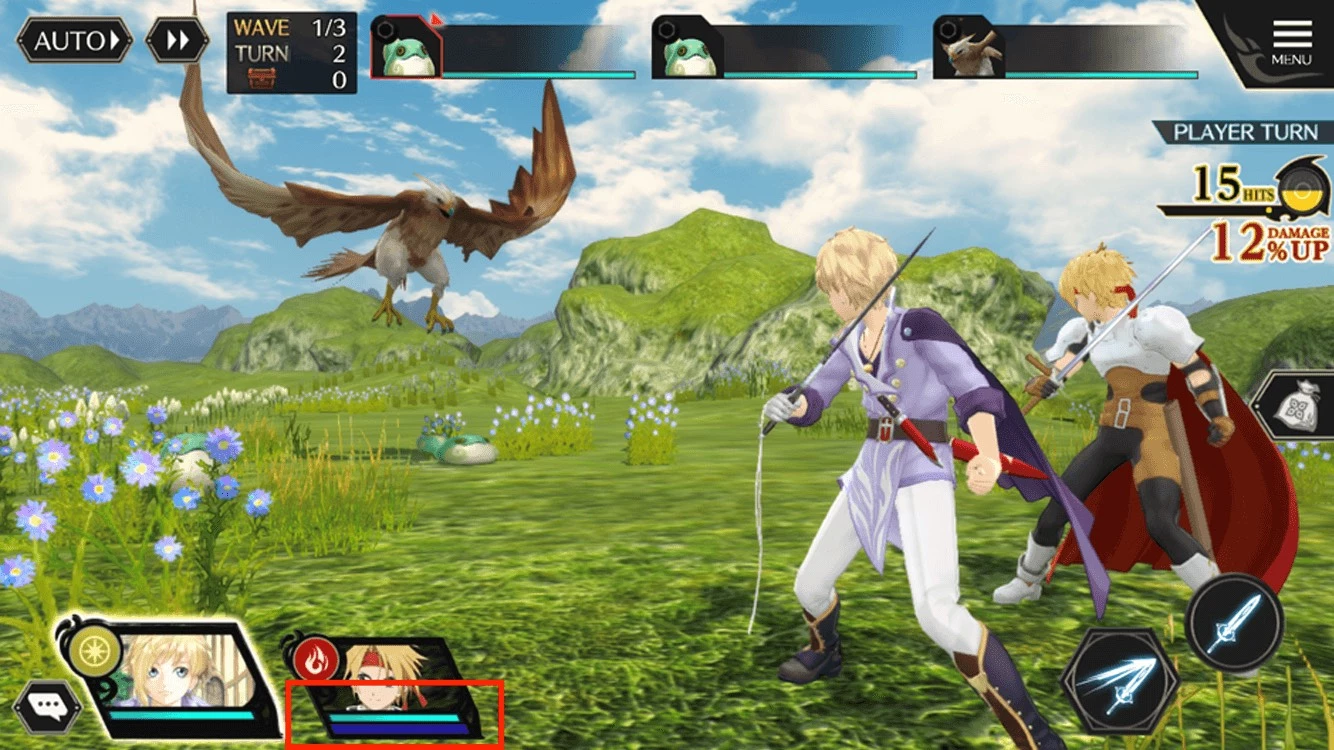Select the bird enemy portrait
The image size is (1334, 750).
pyautogui.click(x=968, y=48)
